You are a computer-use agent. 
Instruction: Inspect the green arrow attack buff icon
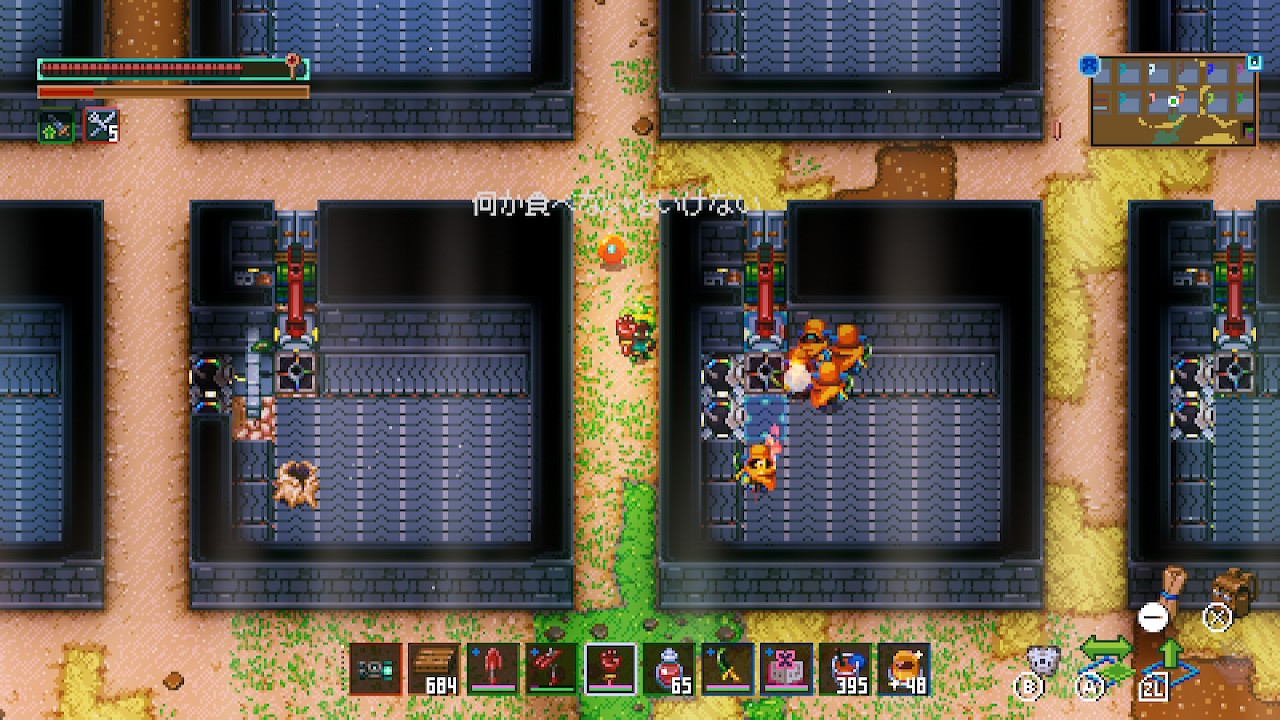[56, 126]
